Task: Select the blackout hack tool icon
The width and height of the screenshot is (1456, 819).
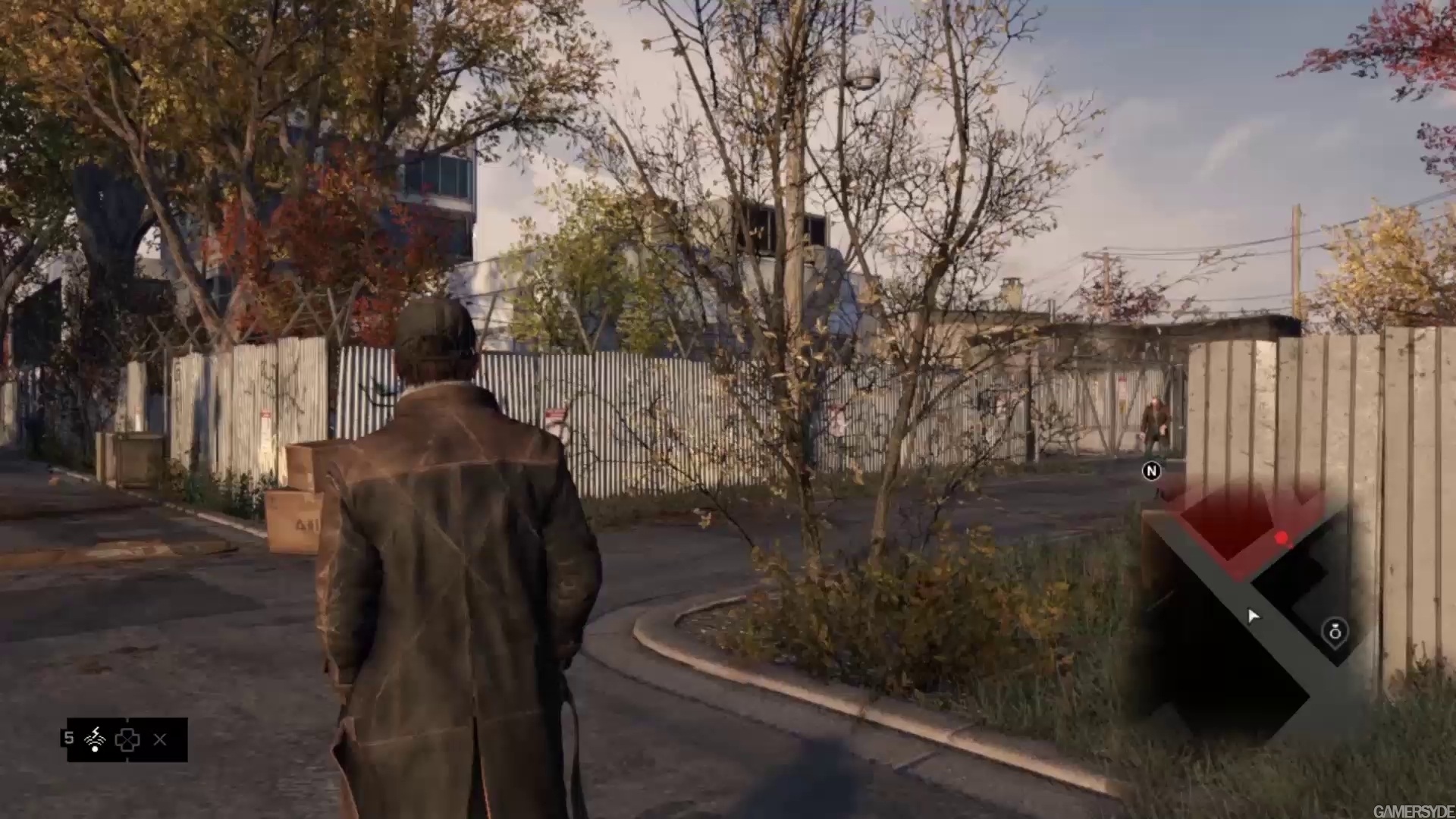Action: pos(96,739)
